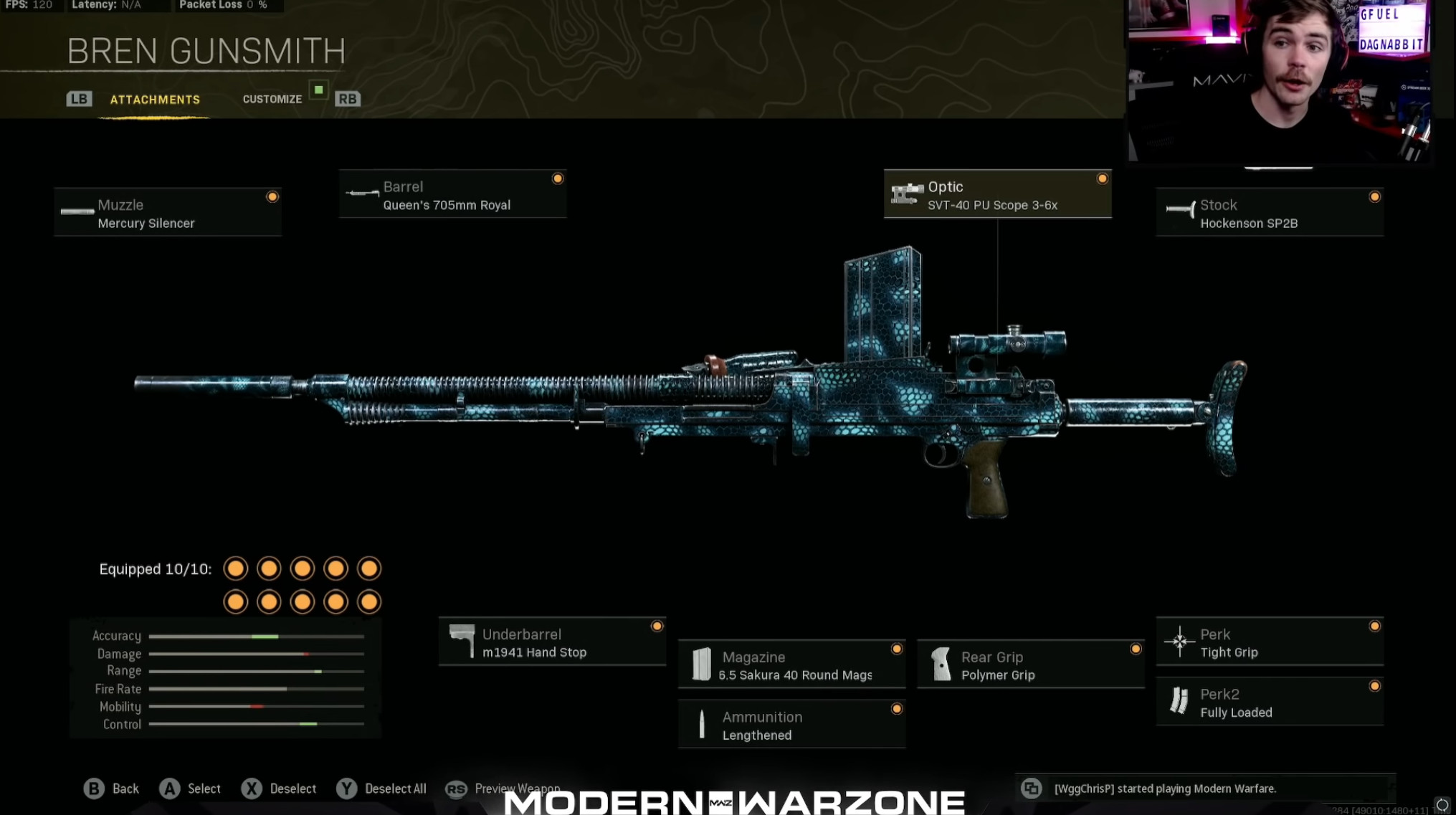The image size is (1456, 815).
Task: Select the Rear Grip Polymer Grip slot
Action: point(1030,665)
